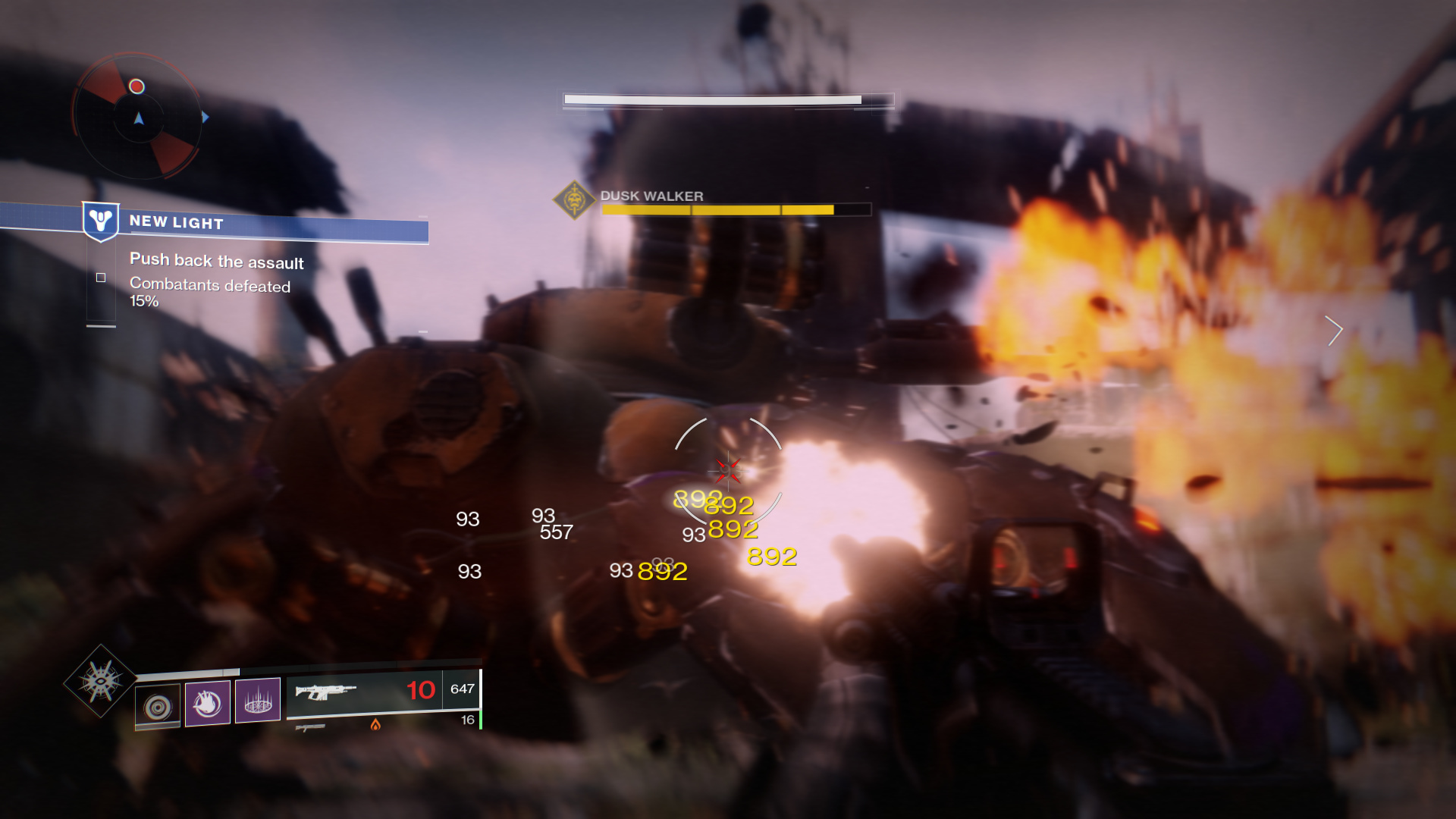Click the Dusk Walker boss skull icon

point(574,200)
